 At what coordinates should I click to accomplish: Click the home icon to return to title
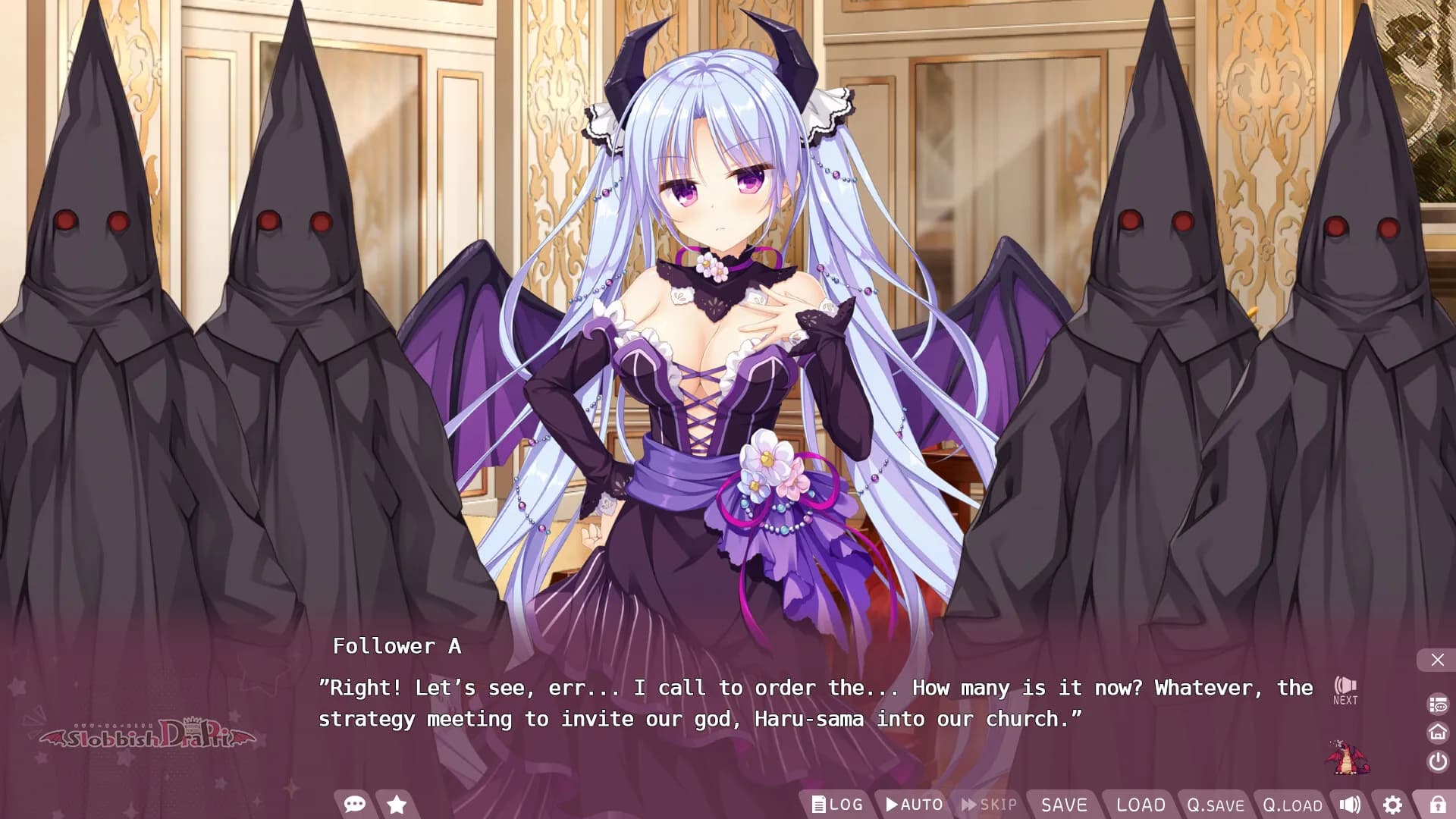1437,733
